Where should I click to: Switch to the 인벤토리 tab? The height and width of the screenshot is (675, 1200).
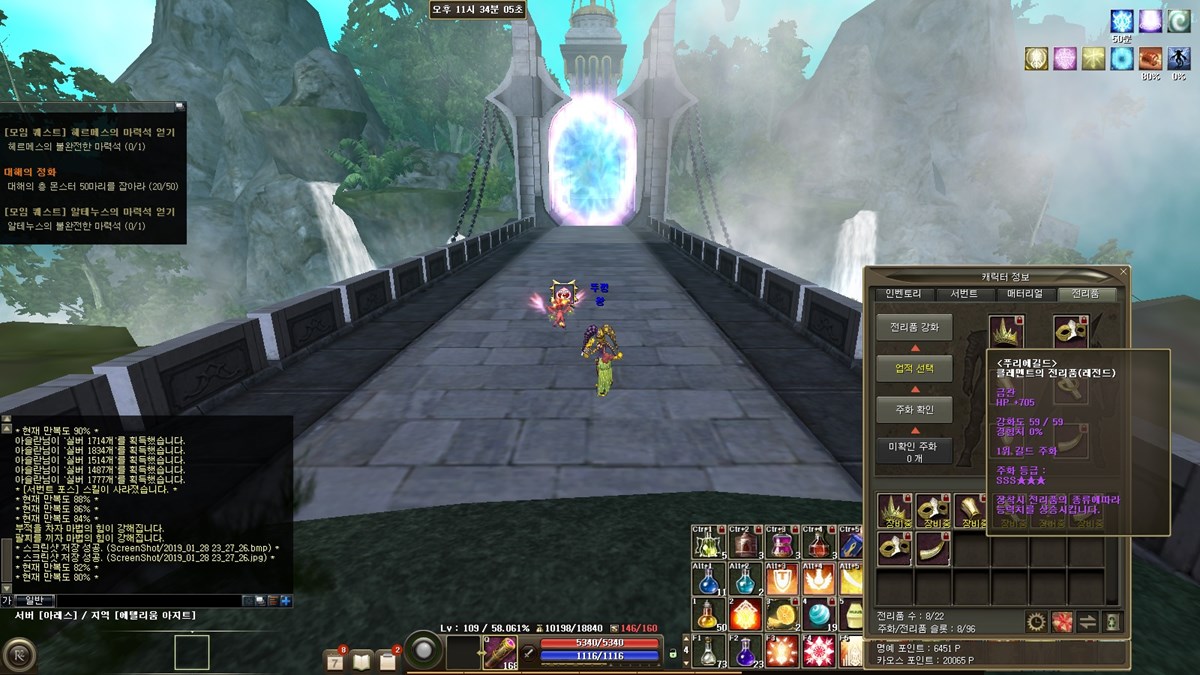click(902, 294)
